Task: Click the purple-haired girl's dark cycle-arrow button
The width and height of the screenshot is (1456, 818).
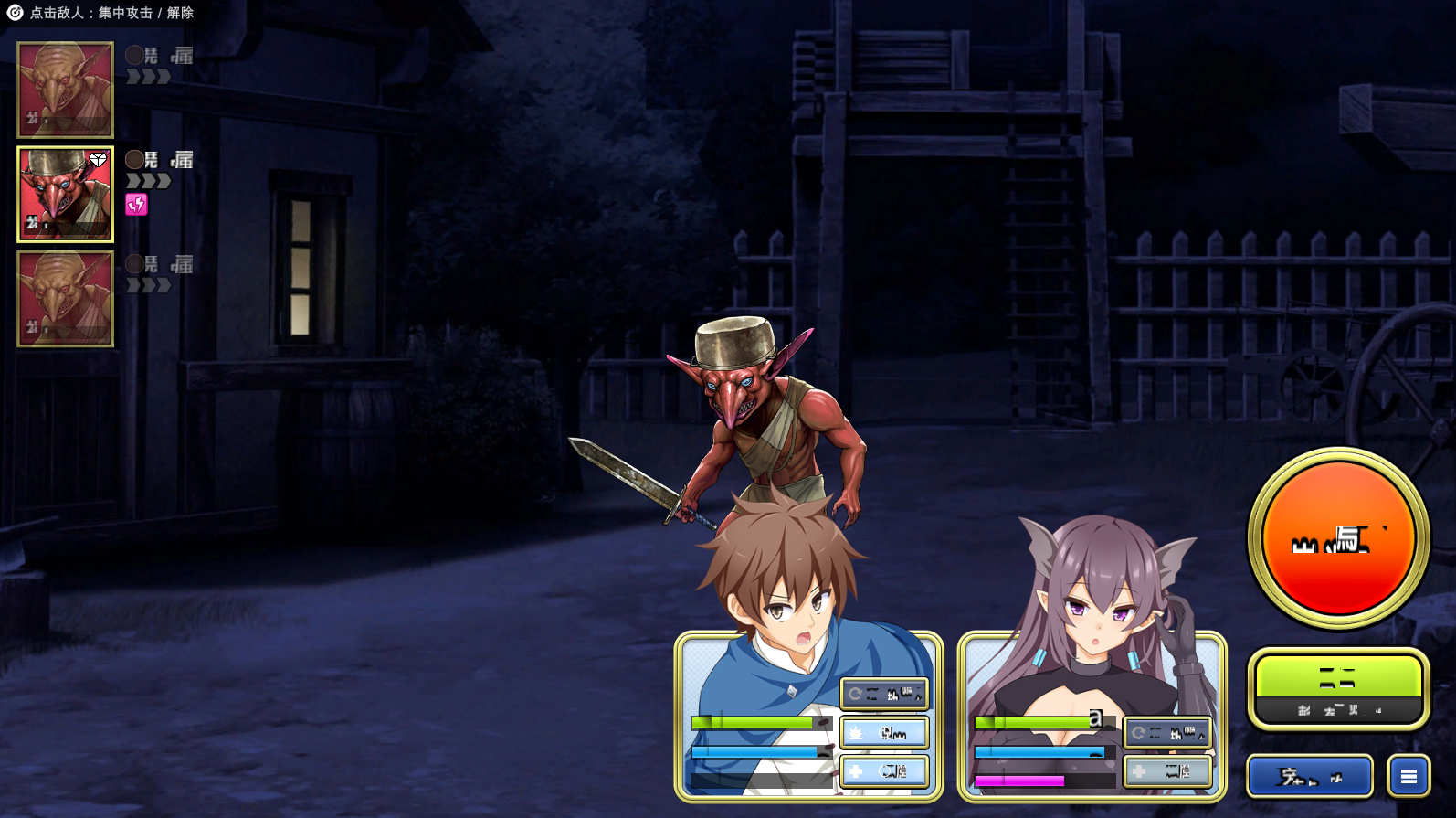Action: [x=1167, y=732]
